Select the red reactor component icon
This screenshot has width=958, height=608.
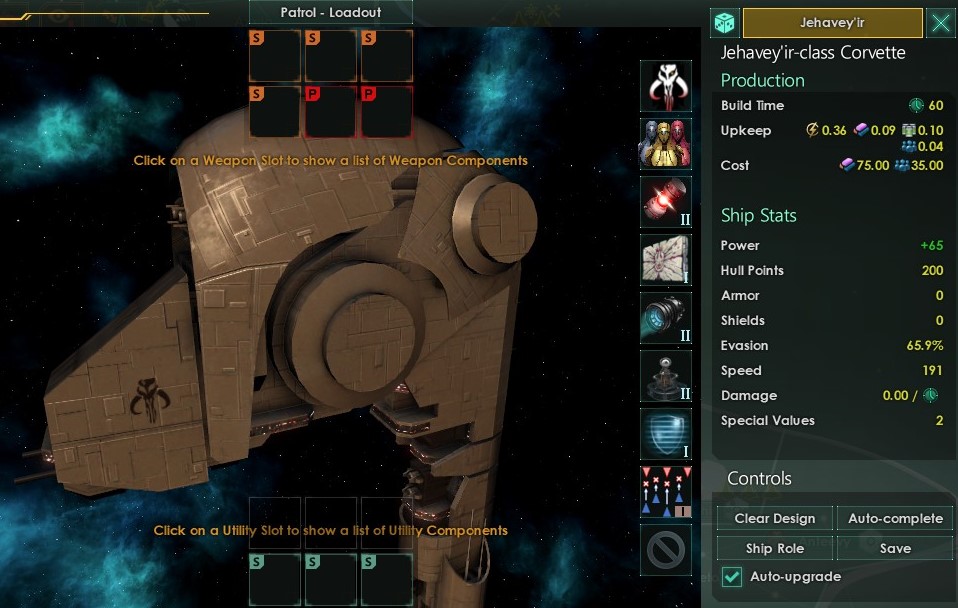[x=665, y=202]
